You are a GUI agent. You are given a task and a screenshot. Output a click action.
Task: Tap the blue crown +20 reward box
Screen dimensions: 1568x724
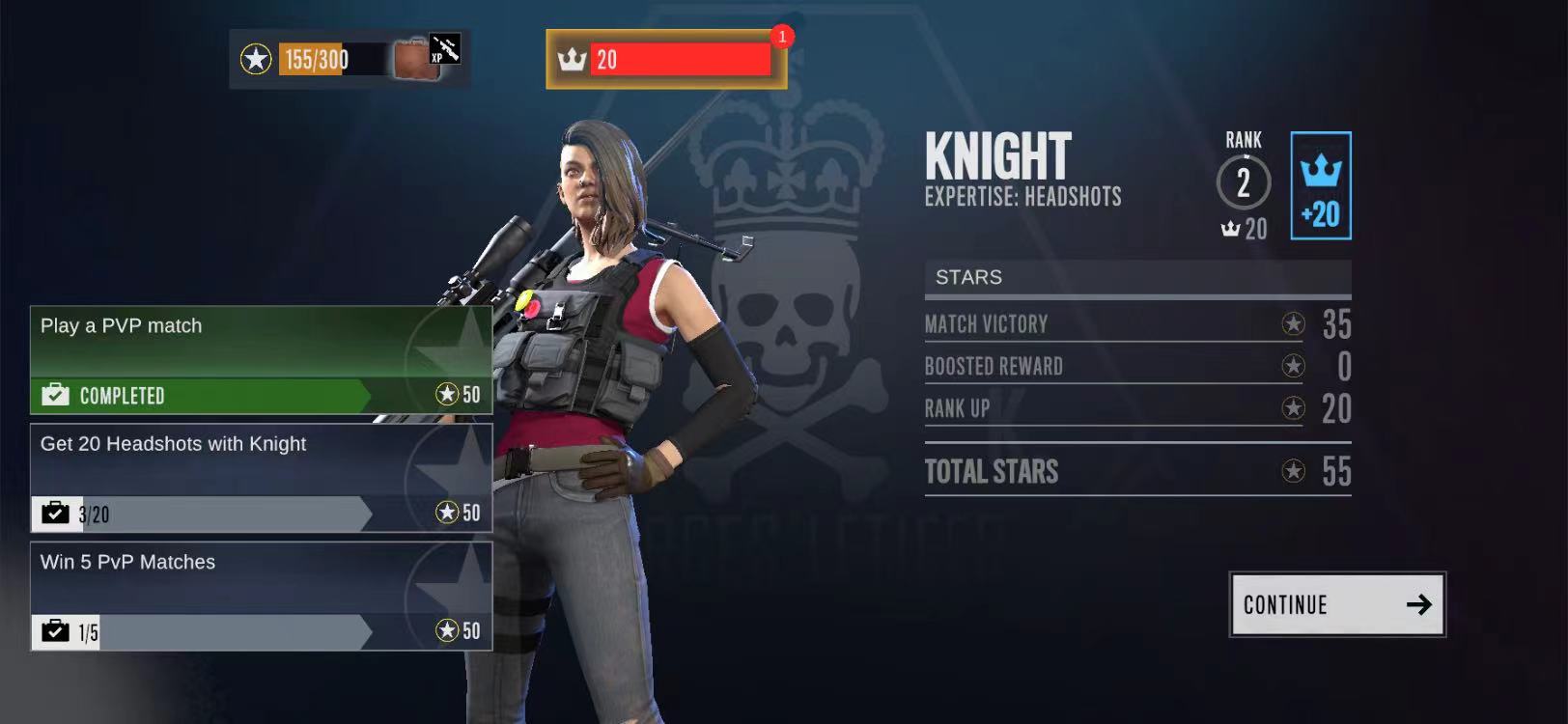[x=1320, y=186]
